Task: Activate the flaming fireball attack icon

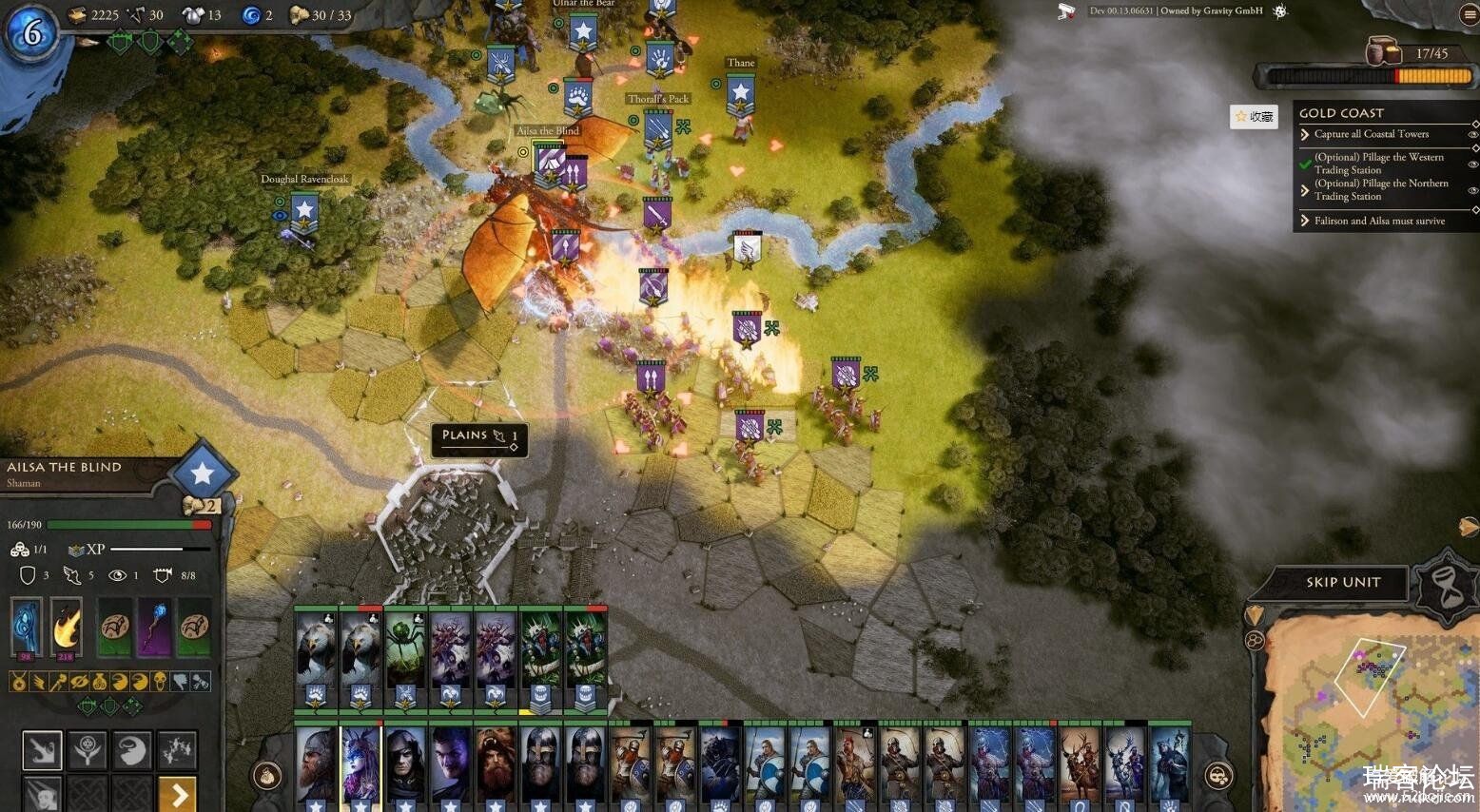Action: (x=66, y=627)
